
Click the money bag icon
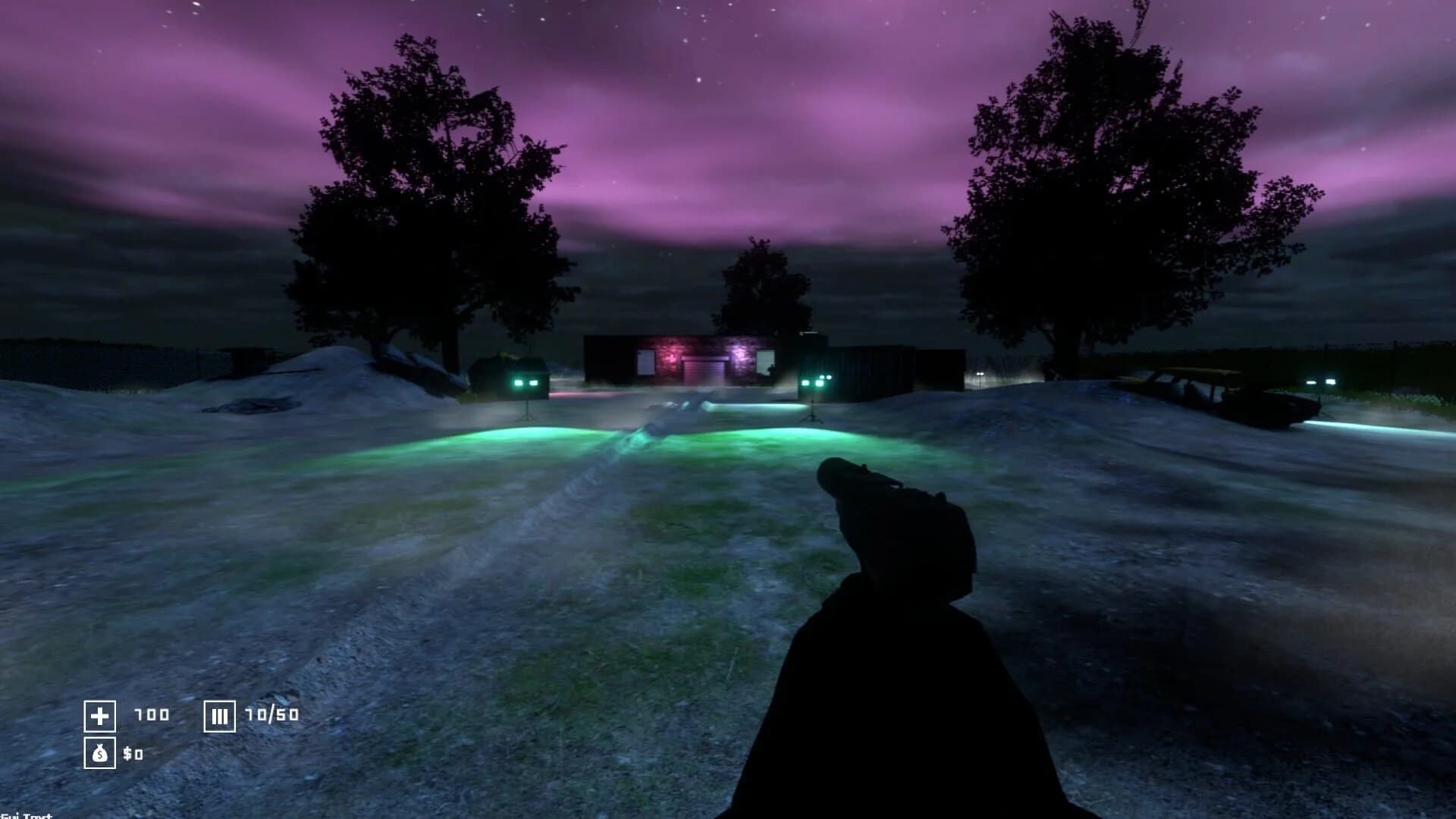pyautogui.click(x=99, y=755)
